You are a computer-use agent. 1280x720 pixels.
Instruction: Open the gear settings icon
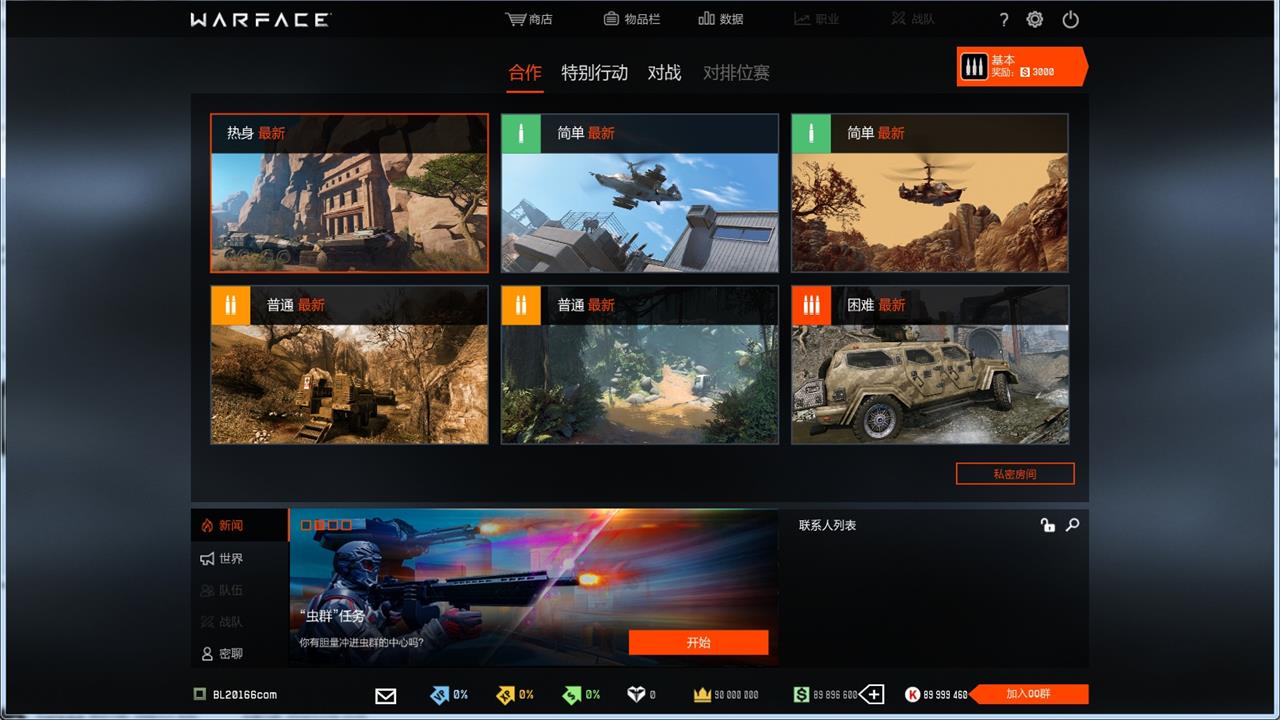1035,20
